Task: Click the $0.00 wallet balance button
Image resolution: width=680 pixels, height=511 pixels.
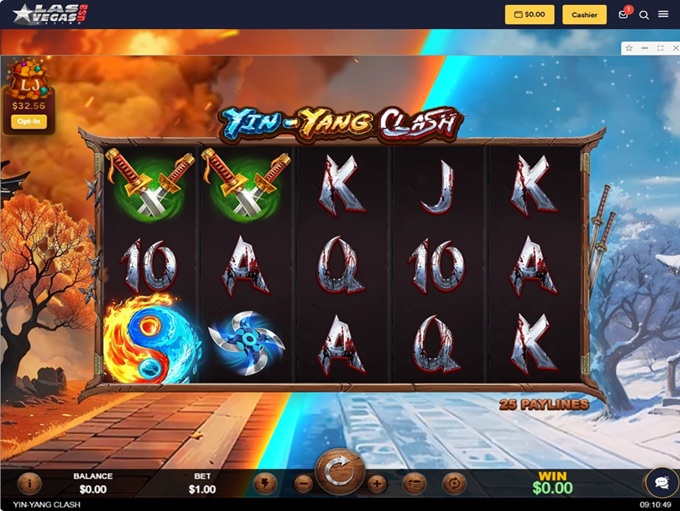Action: coord(529,15)
